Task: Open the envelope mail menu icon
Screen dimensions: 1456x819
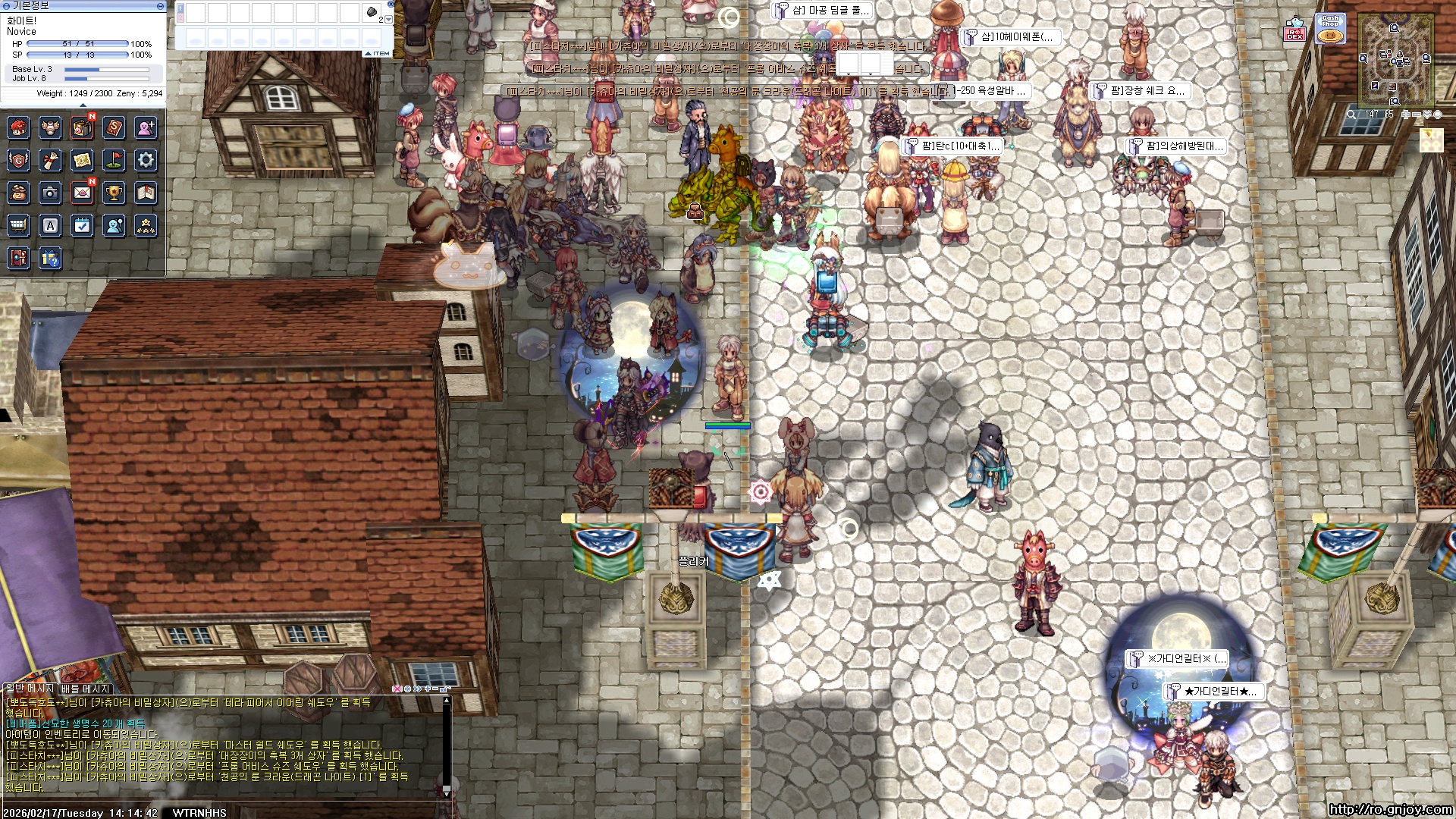Action: (x=82, y=193)
